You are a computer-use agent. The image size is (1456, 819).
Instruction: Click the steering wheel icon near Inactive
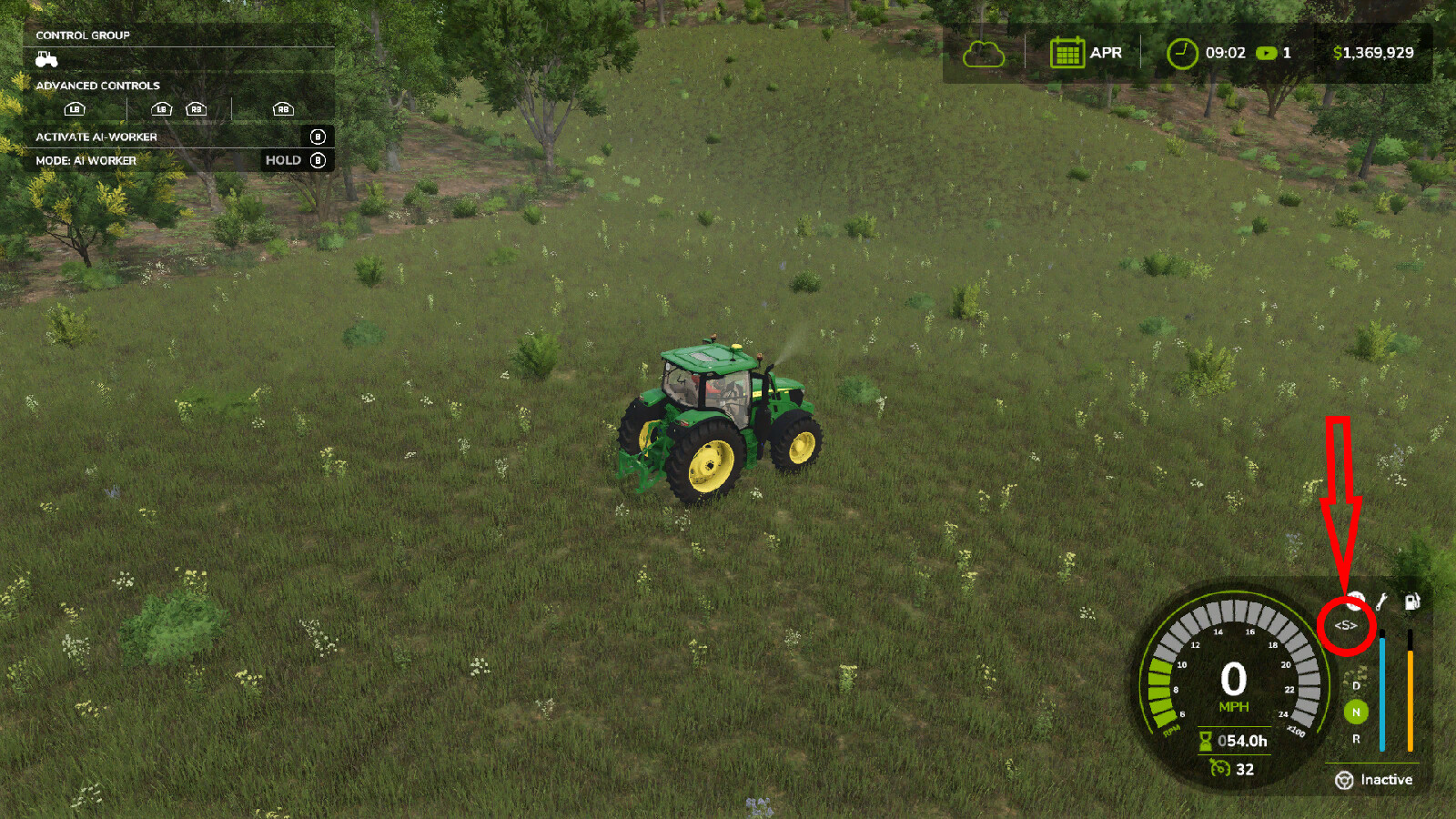click(x=1344, y=779)
